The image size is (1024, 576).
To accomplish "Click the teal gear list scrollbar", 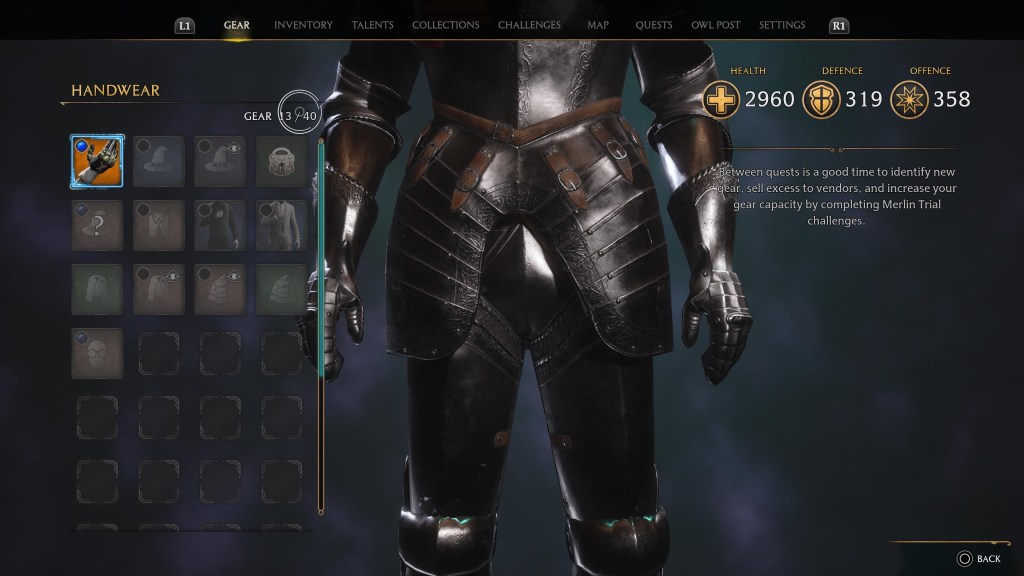I will (321, 260).
